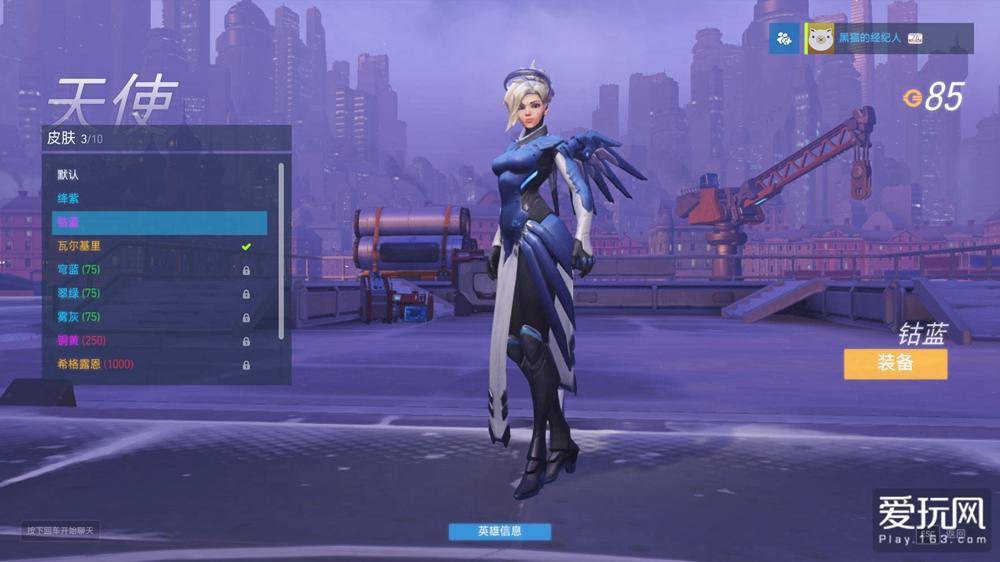Open 英雄信息 hero information
This screenshot has width=1000, height=562.
[x=499, y=531]
